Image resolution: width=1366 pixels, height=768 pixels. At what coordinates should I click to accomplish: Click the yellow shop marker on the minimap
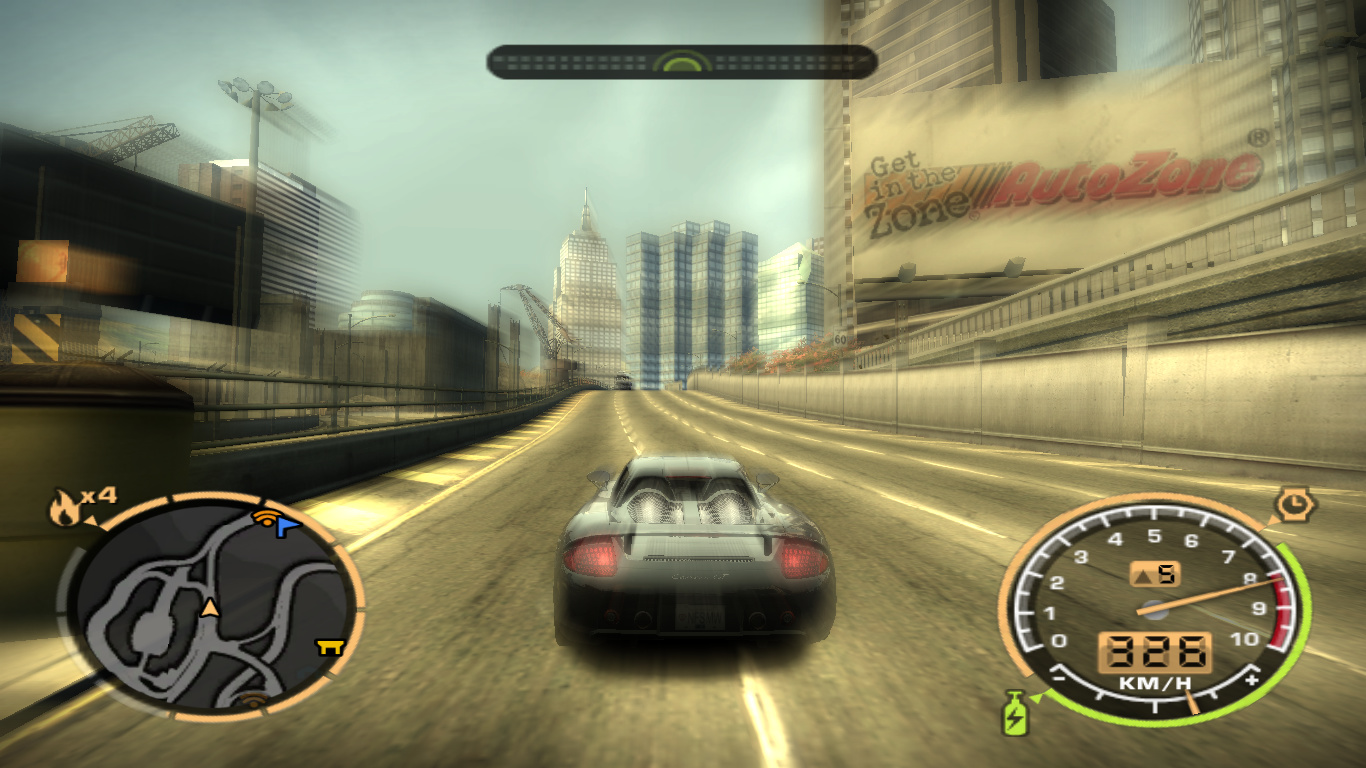click(330, 647)
